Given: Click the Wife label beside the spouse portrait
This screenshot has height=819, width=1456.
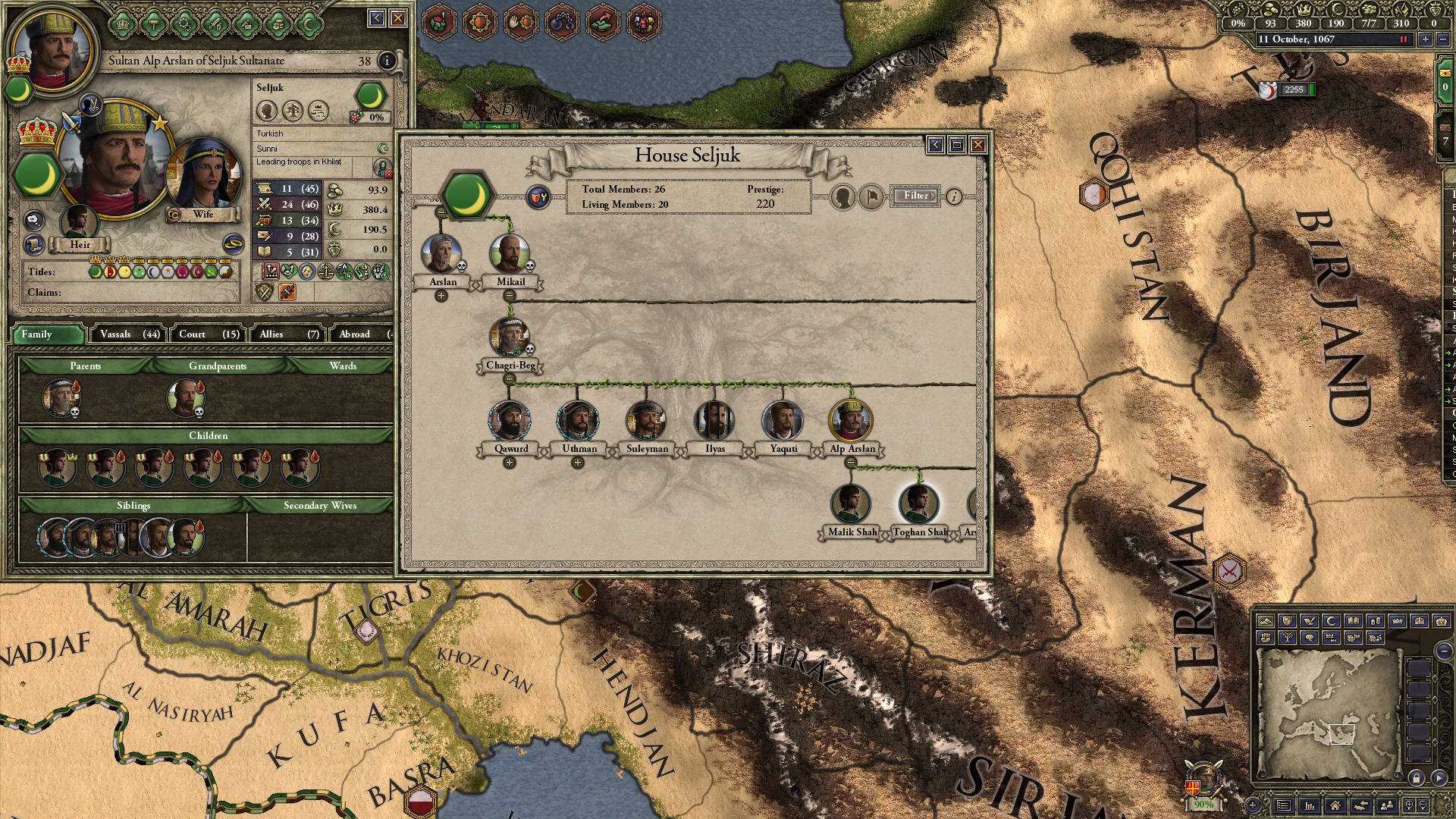Looking at the screenshot, I should 203,215.
